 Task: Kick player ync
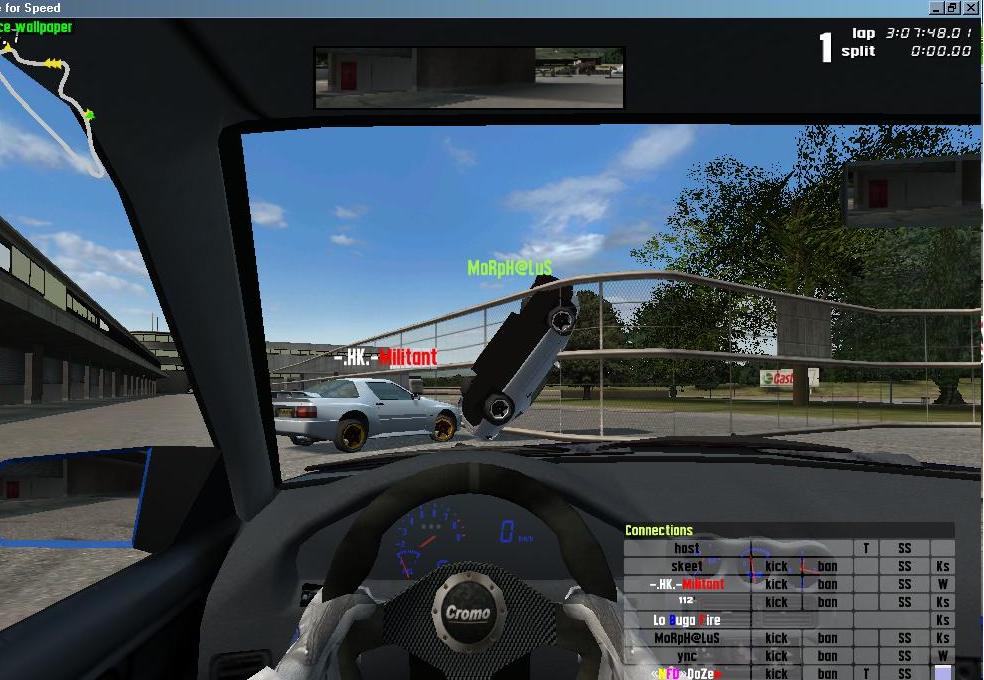click(777, 656)
